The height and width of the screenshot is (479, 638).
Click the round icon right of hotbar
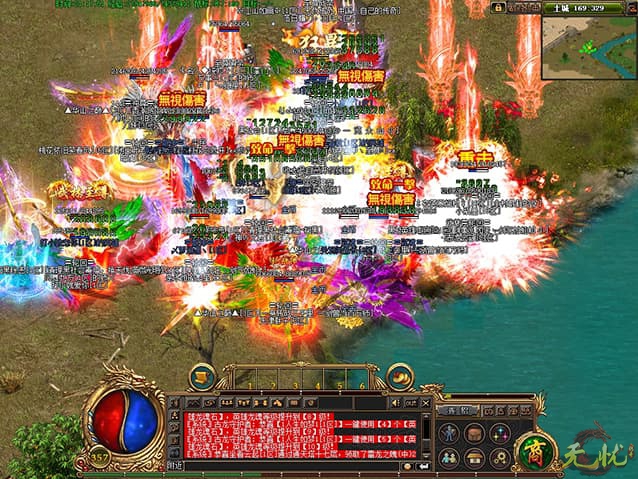400,377
